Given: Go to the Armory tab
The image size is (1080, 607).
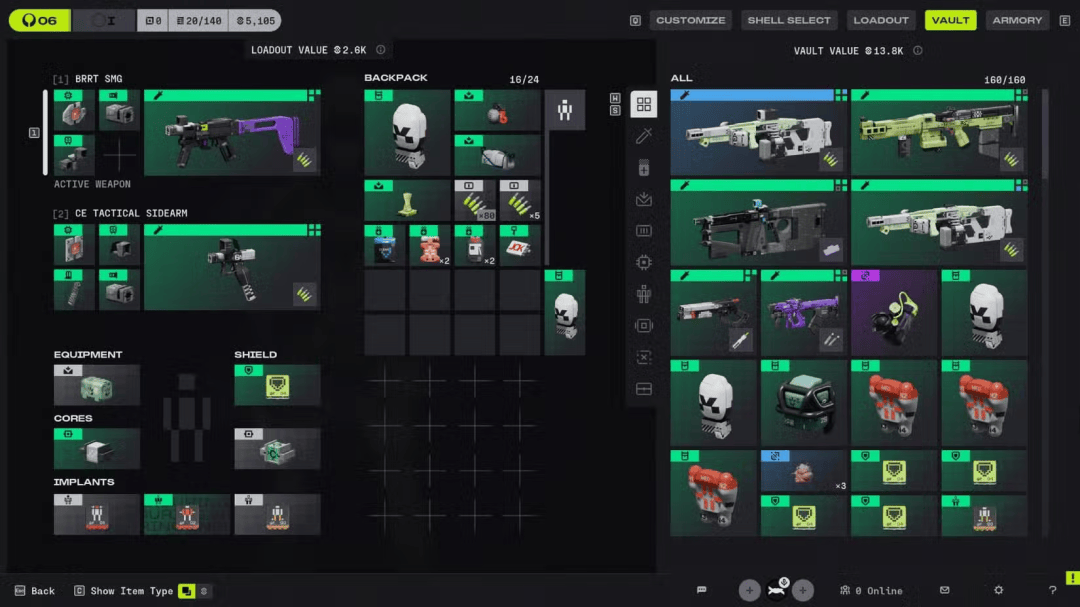Looking at the screenshot, I should tap(1017, 20).
